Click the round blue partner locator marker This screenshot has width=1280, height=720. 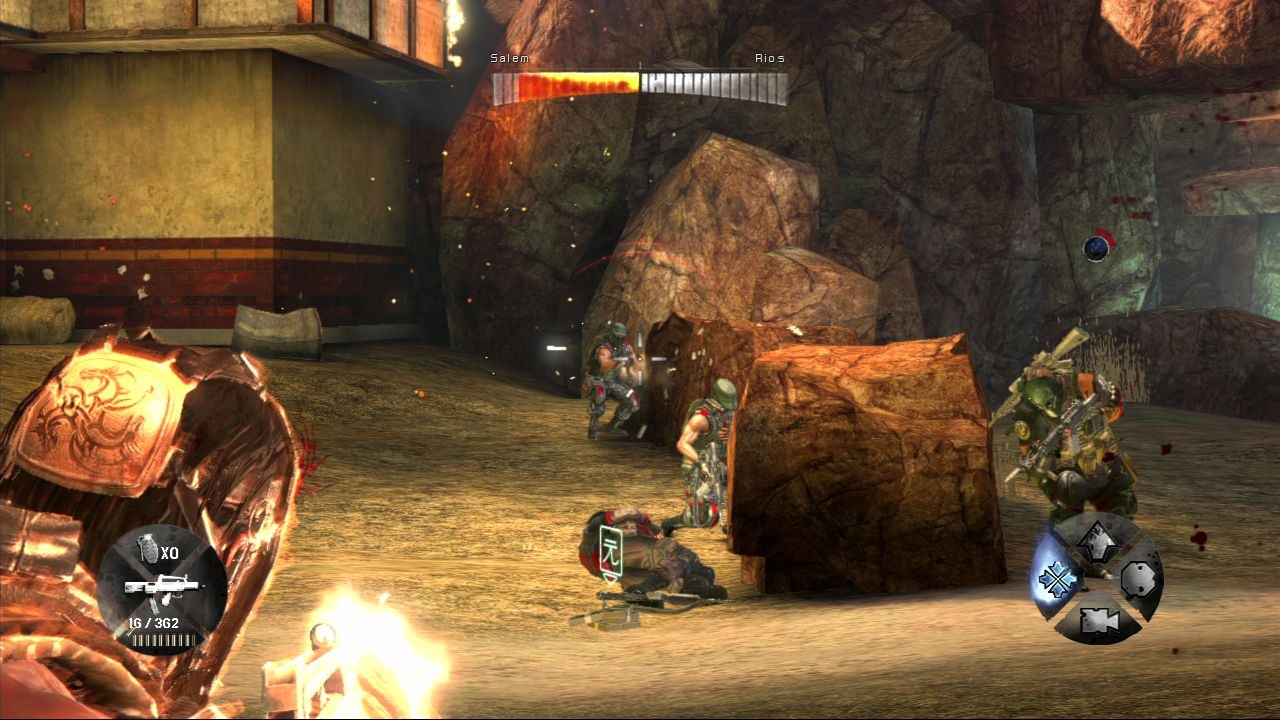(x=1097, y=246)
